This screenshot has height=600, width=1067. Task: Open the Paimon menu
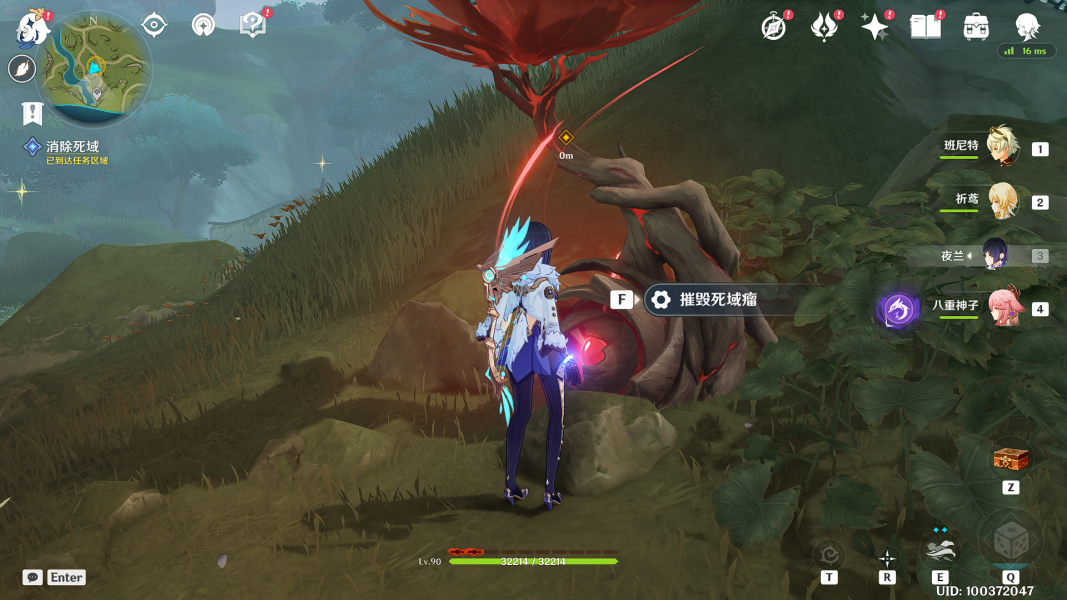(32, 29)
